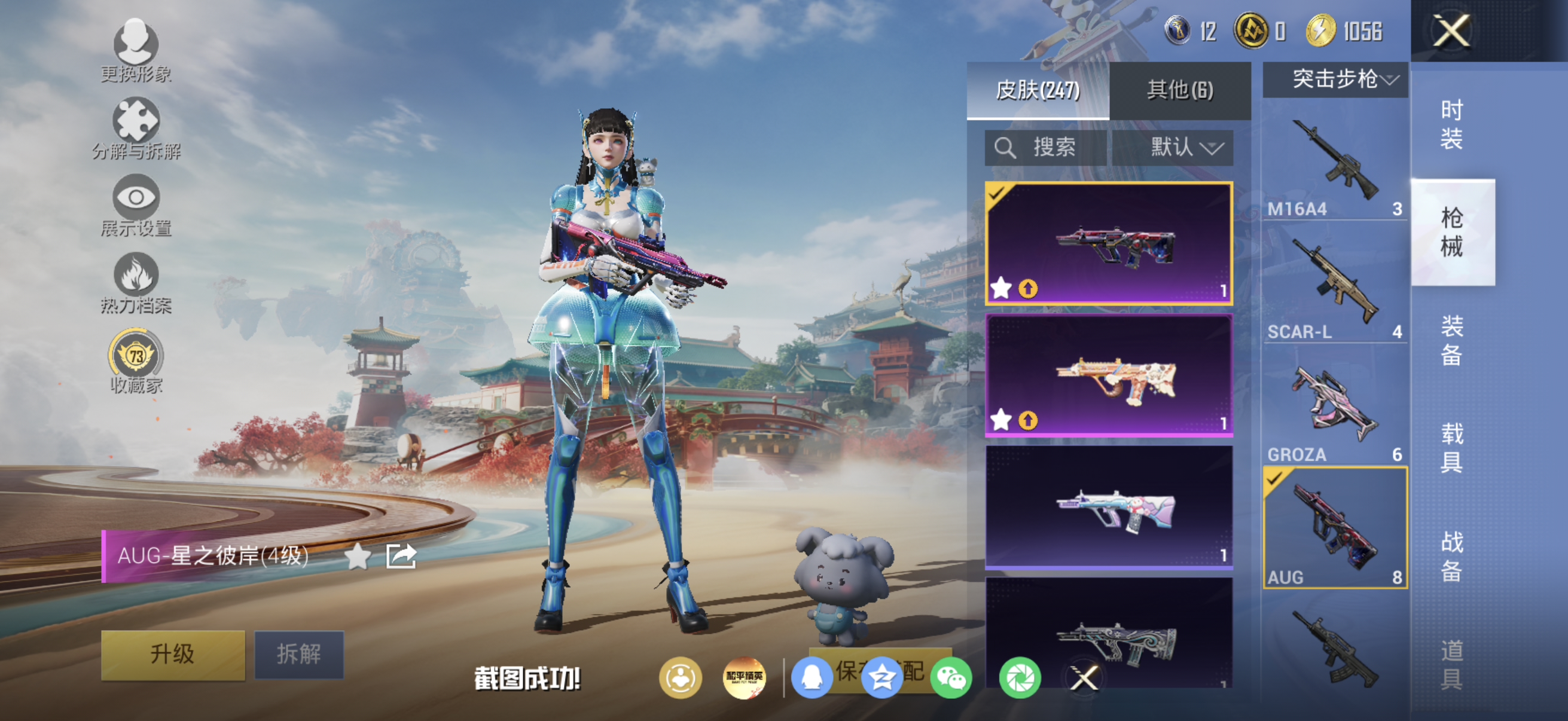Select the M16A4 rifle entry
The height and width of the screenshot is (721, 1568).
(1335, 165)
